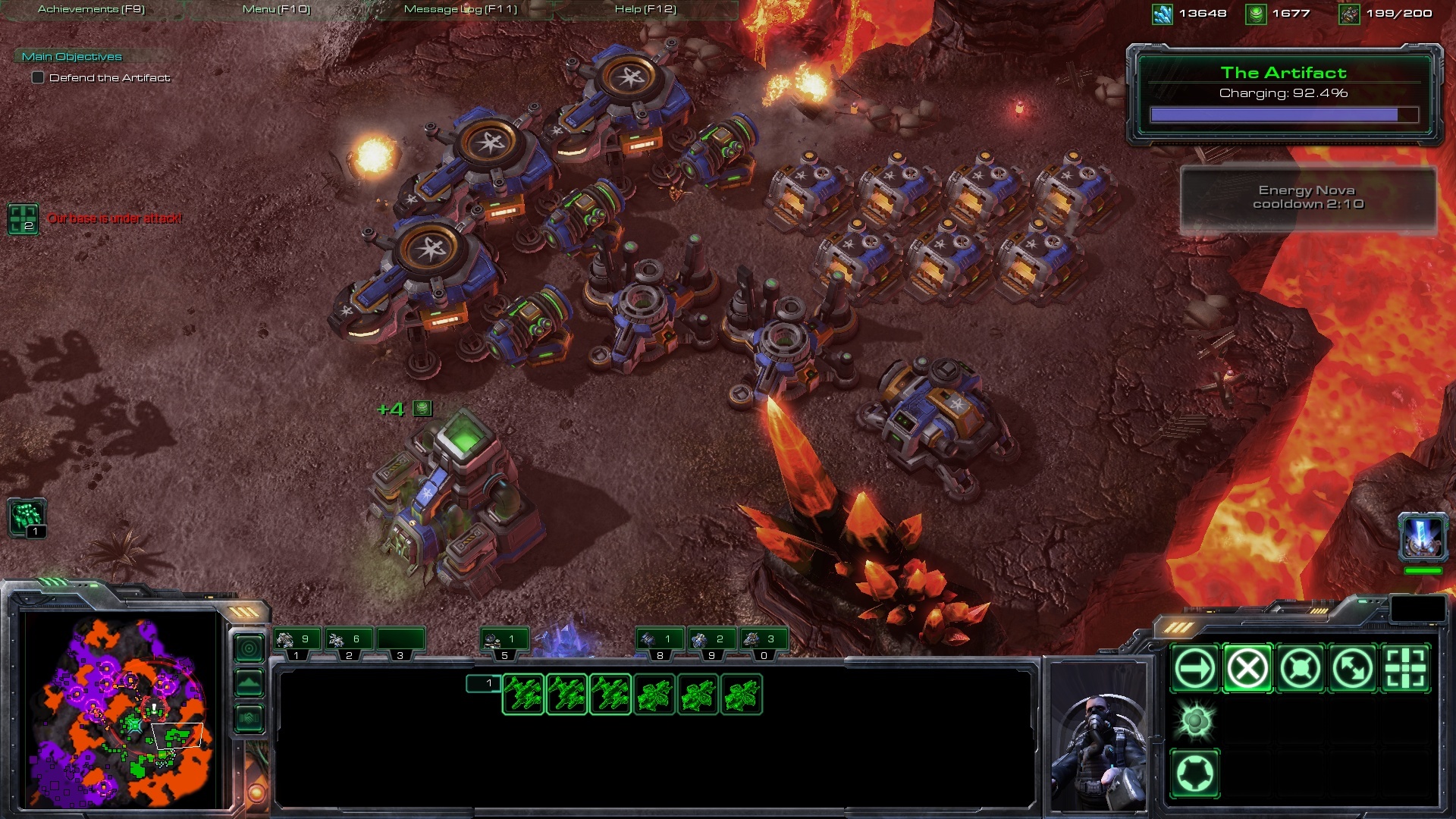Open the game Menu (F10)

coord(276,9)
